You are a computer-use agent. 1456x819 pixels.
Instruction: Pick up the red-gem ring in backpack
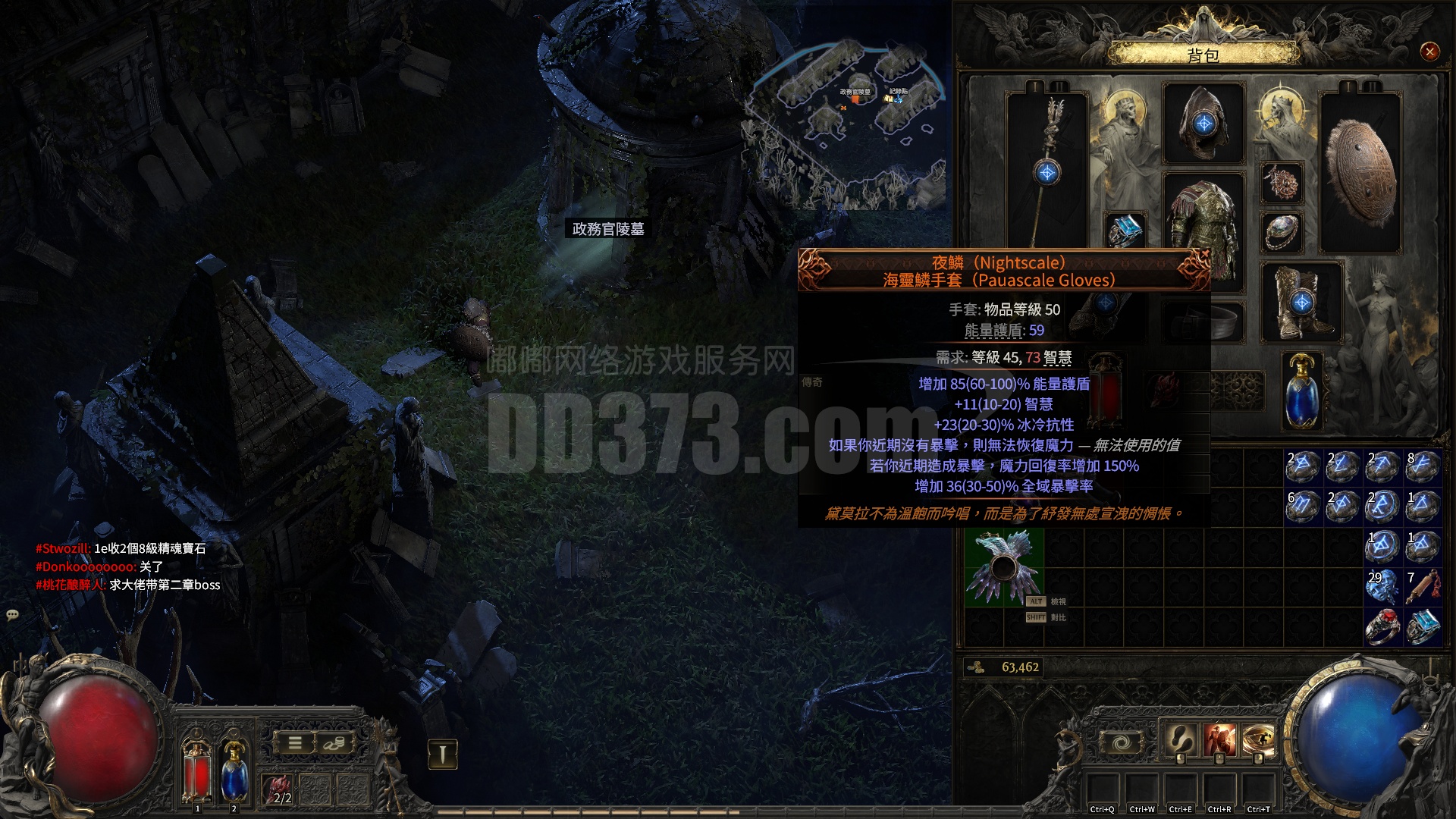[1382, 627]
